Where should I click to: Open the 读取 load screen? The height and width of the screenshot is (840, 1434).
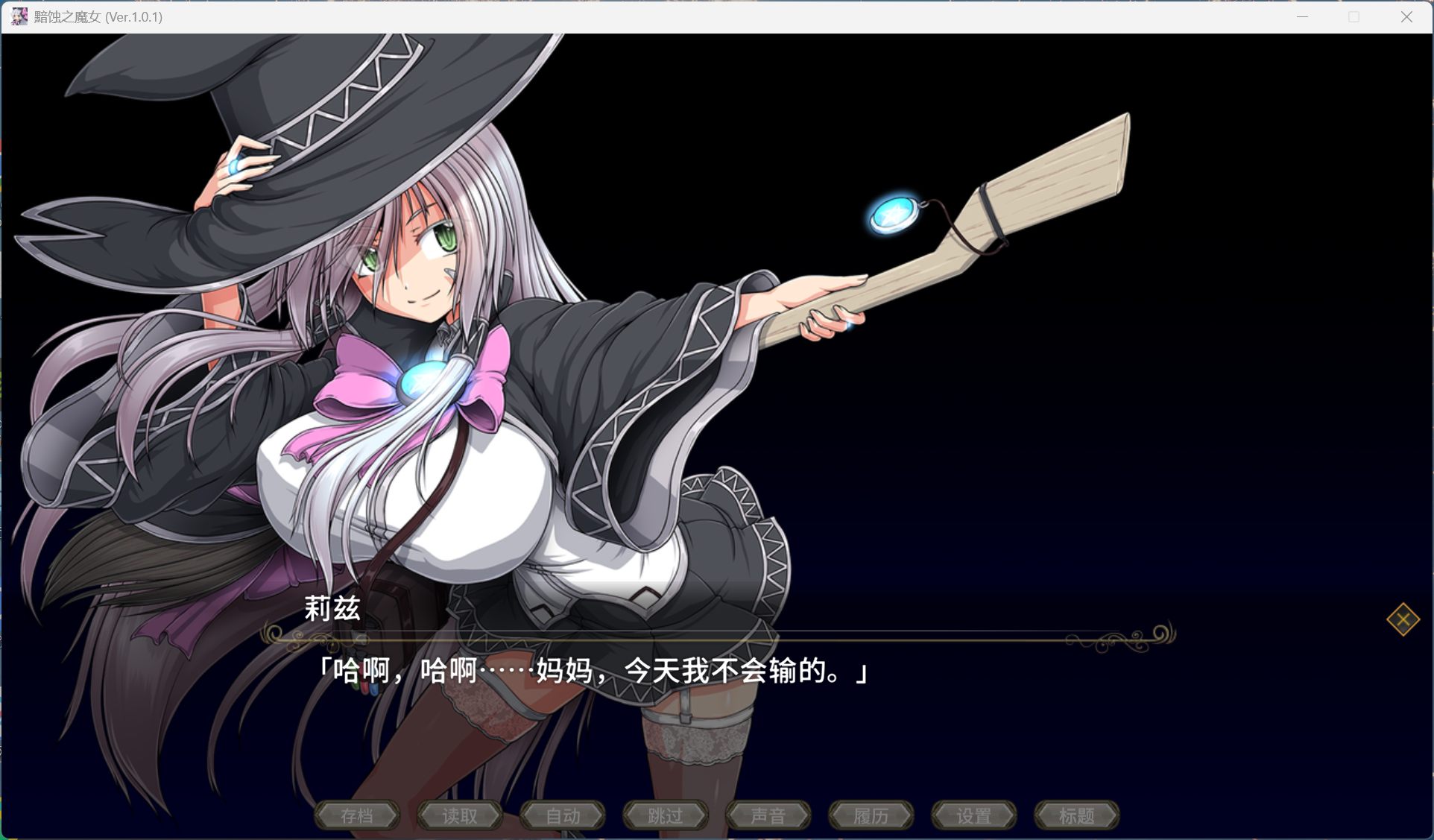[x=460, y=815]
